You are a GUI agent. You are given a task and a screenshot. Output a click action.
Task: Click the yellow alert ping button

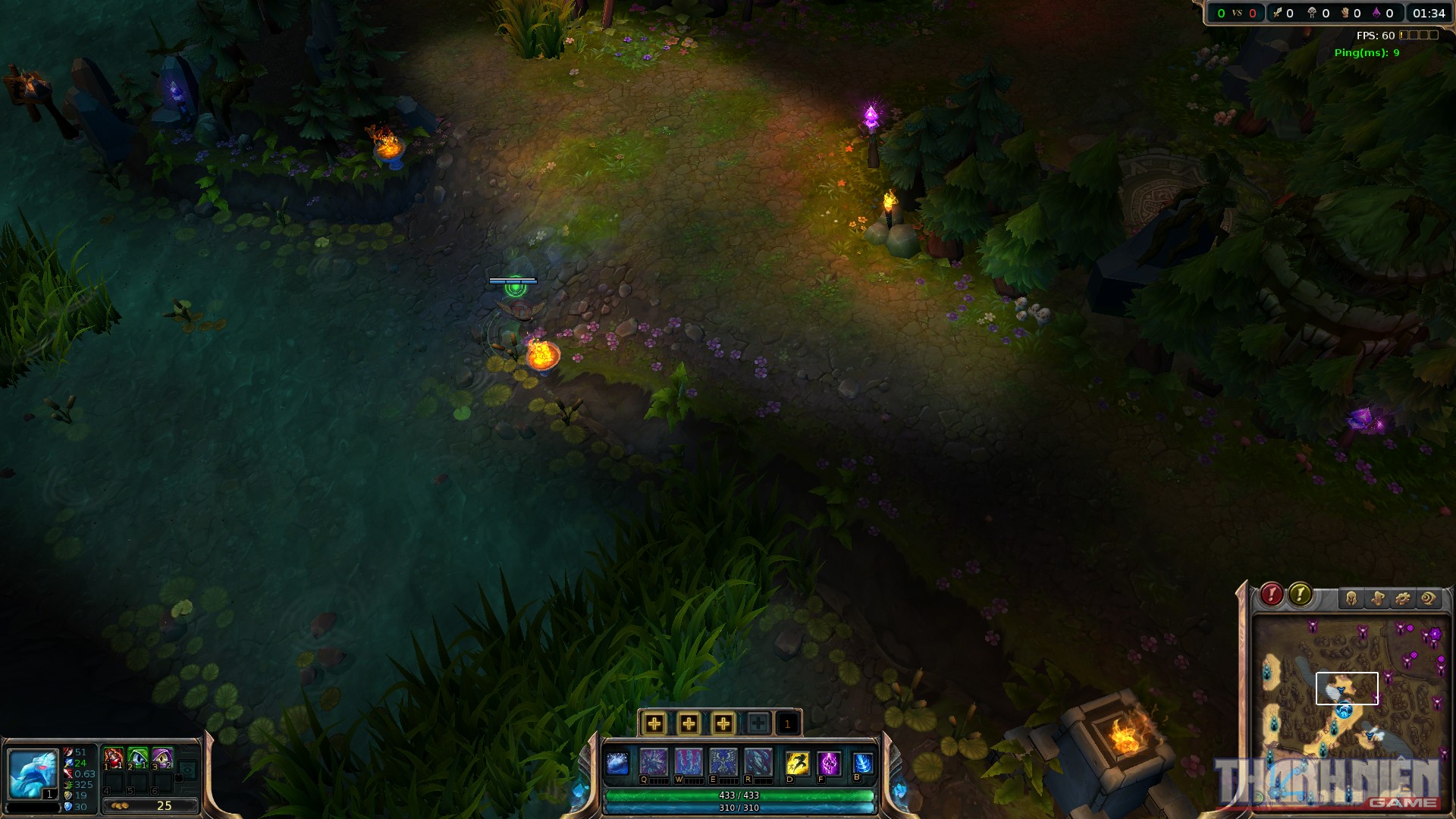click(x=1300, y=595)
